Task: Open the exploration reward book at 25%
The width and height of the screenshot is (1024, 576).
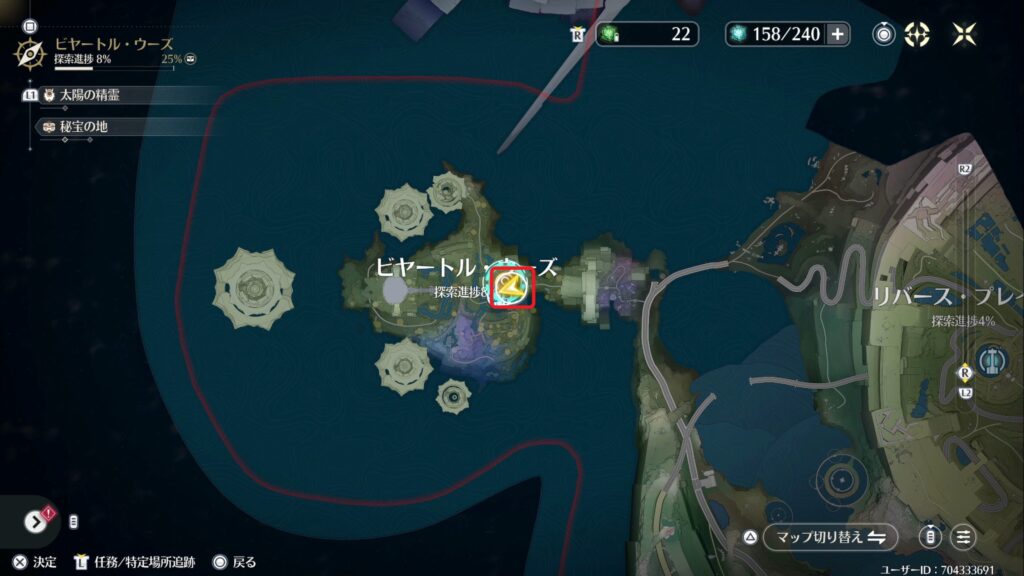Action: point(190,60)
